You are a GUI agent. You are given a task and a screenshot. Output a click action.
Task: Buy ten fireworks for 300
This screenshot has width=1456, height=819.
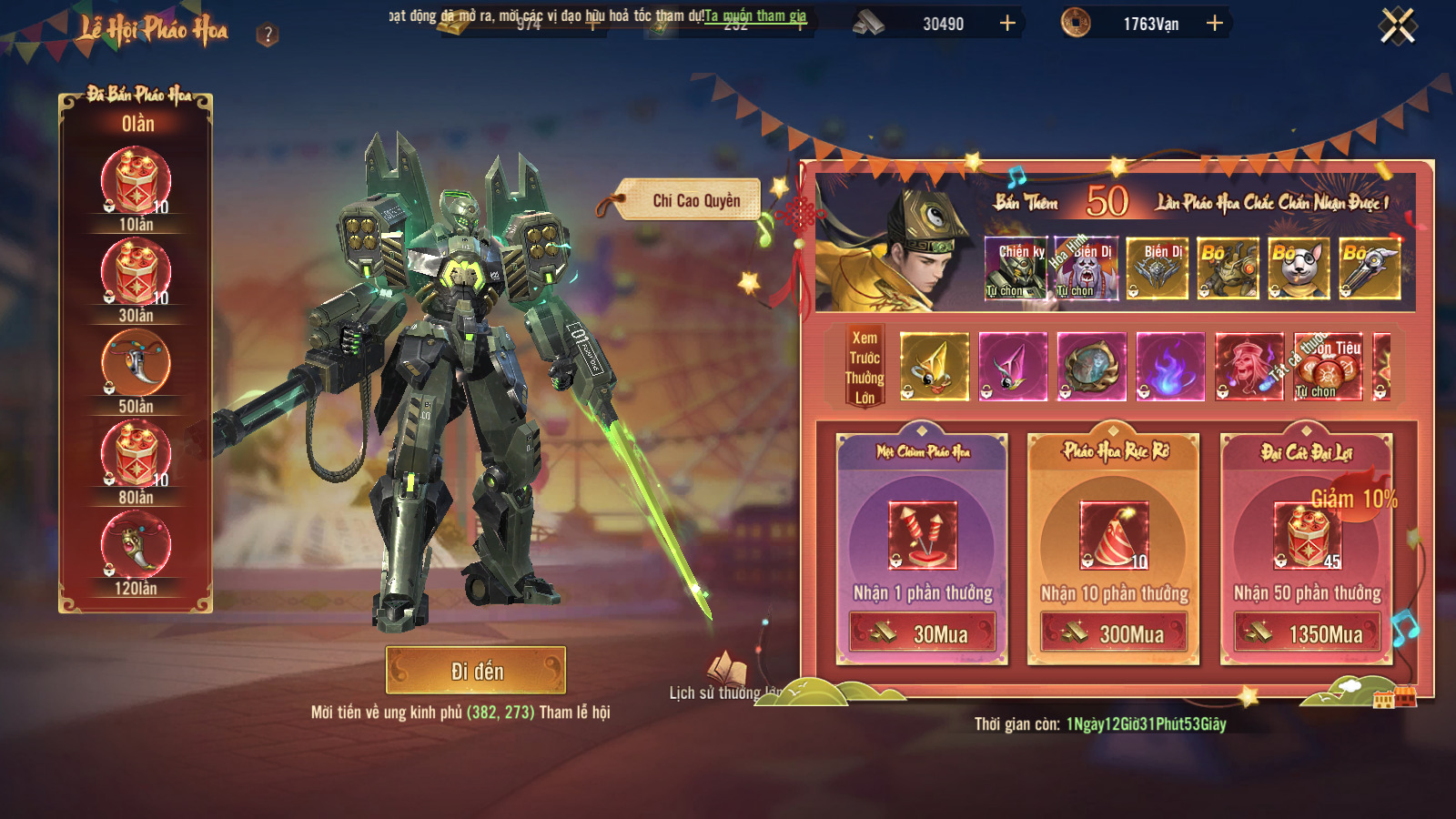(x=1114, y=632)
